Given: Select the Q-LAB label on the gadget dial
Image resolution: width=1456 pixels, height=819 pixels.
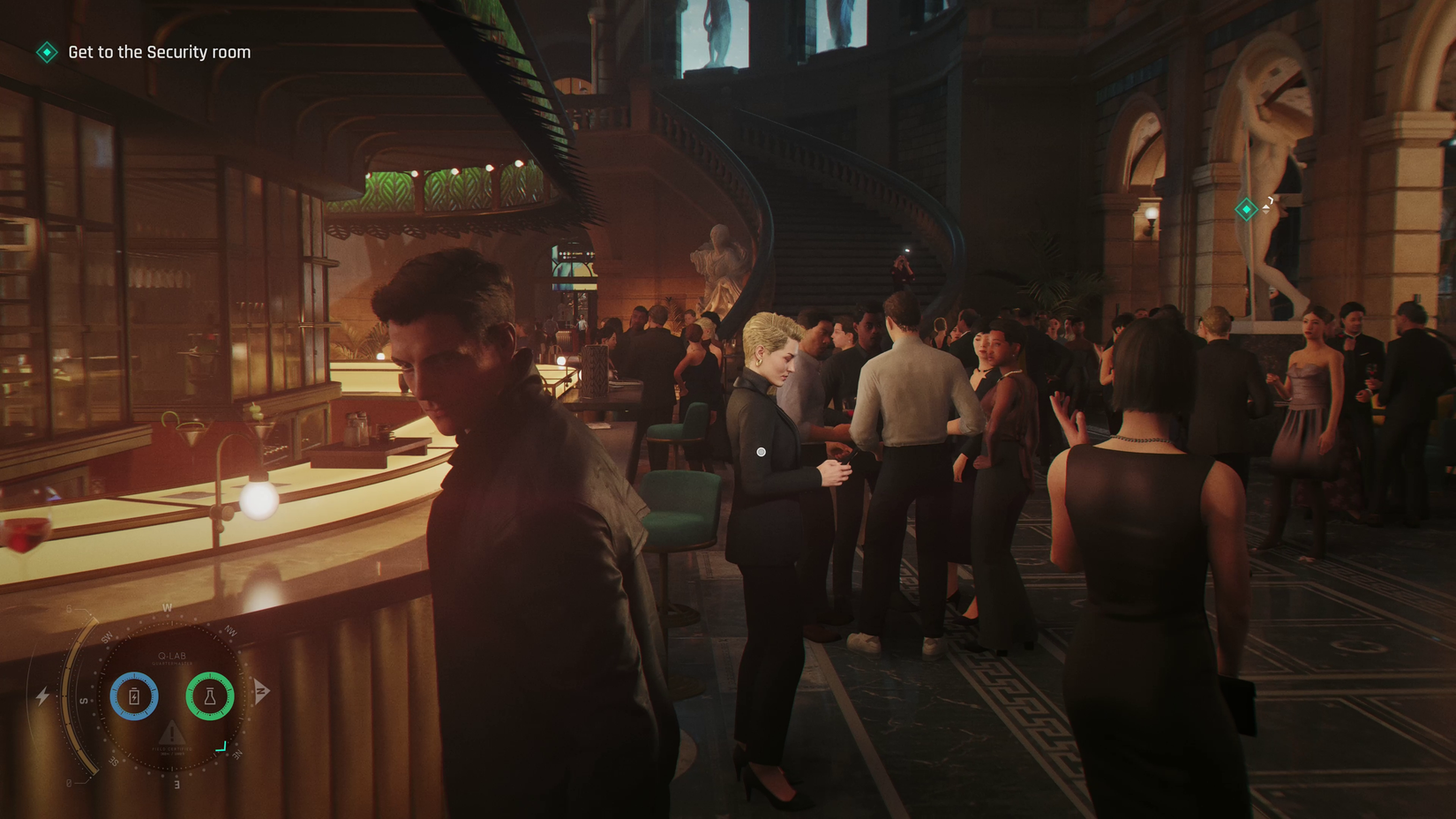Looking at the screenshot, I should click(172, 656).
